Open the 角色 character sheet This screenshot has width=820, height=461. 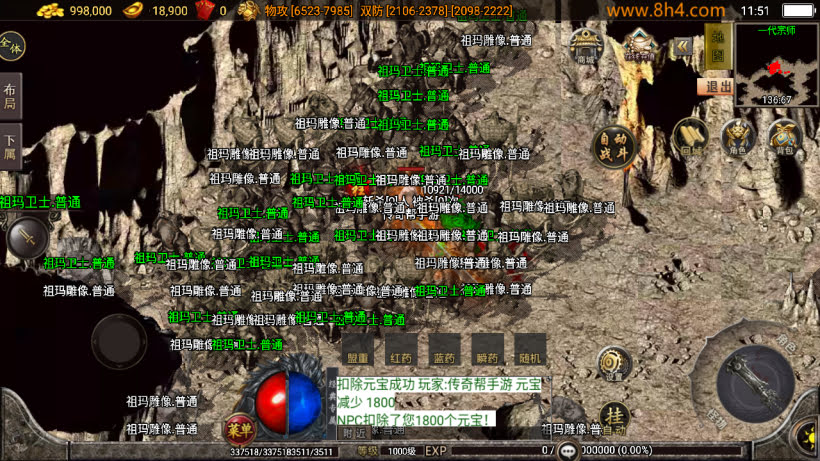click(x=737, y=137)
